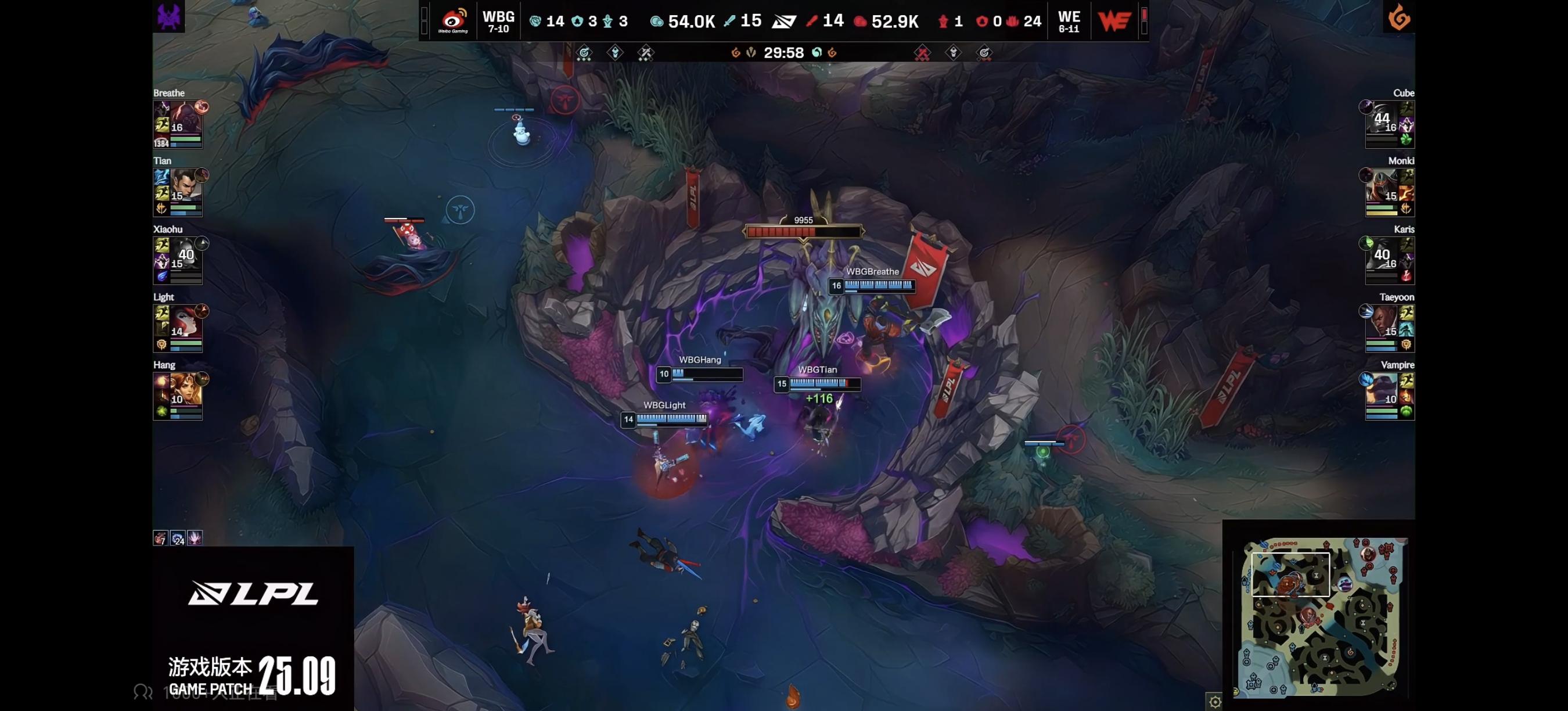
Task: Click Xiaohu's Flash summoner spell icon
Action: (161, 243)
